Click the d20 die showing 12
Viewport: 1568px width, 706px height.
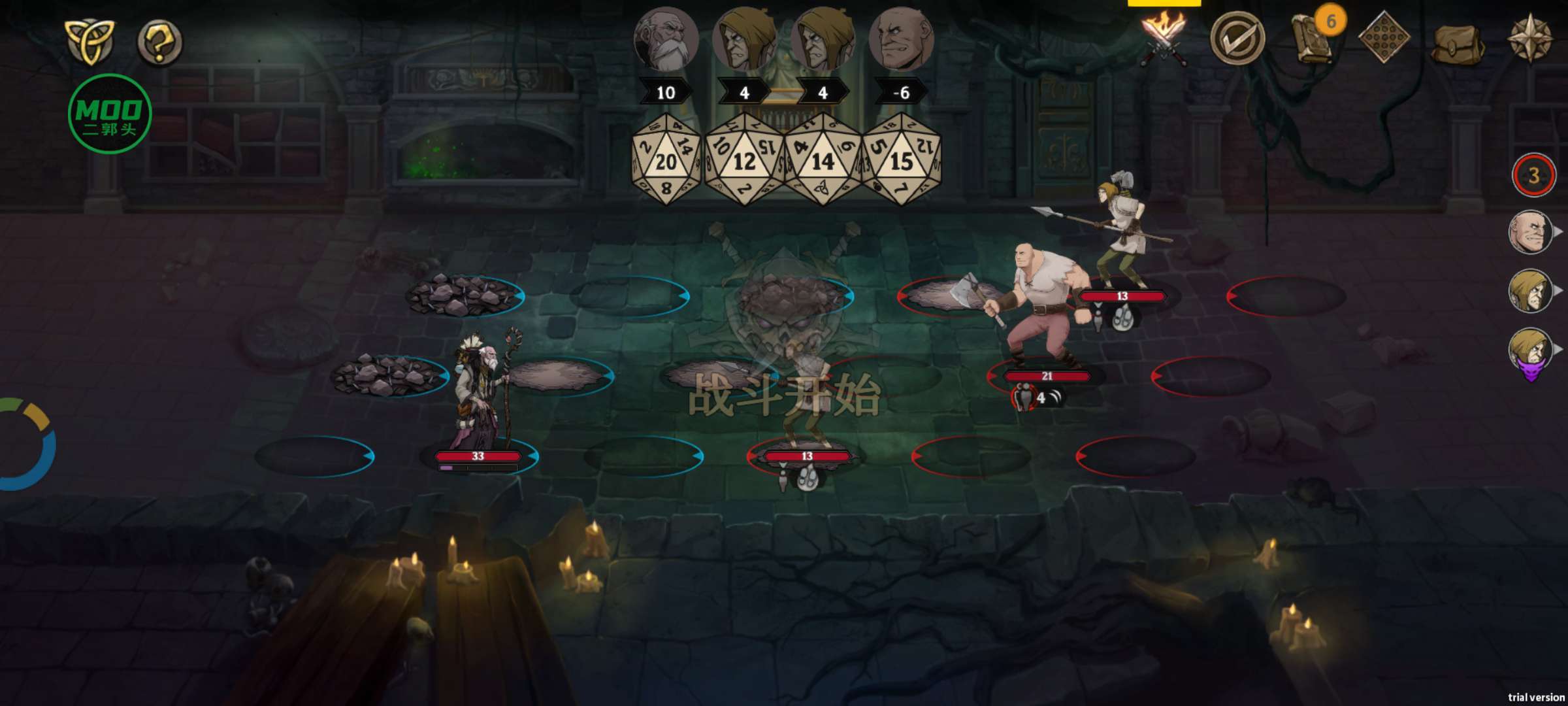click(x=744, y=160)
